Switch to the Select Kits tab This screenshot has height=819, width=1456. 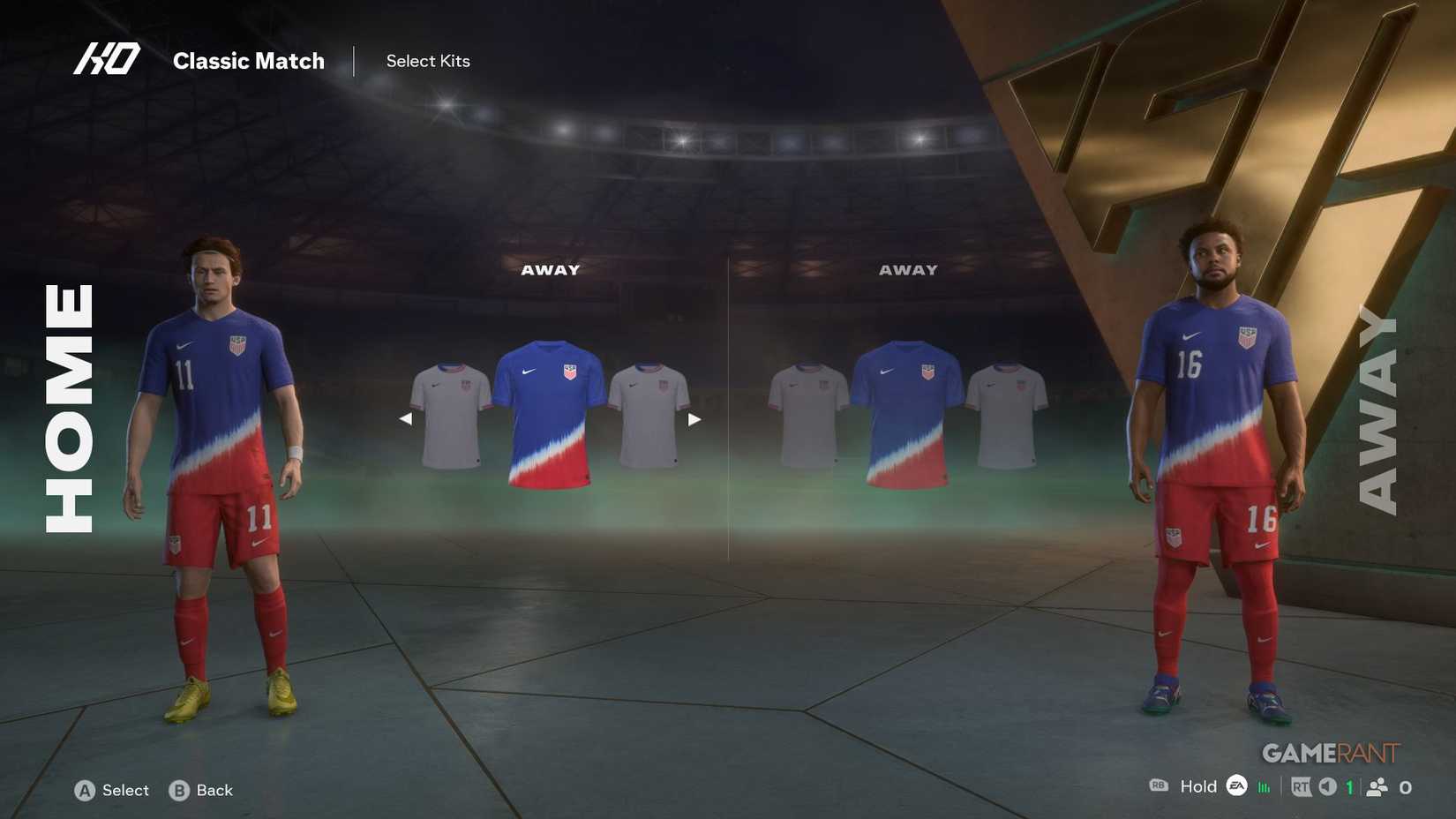tap(428, 61)
